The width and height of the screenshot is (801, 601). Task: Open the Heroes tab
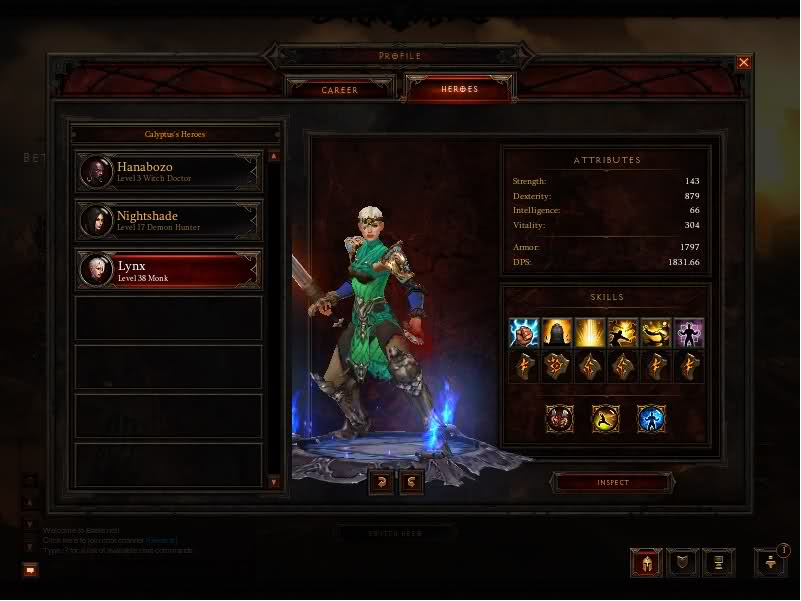459,90
